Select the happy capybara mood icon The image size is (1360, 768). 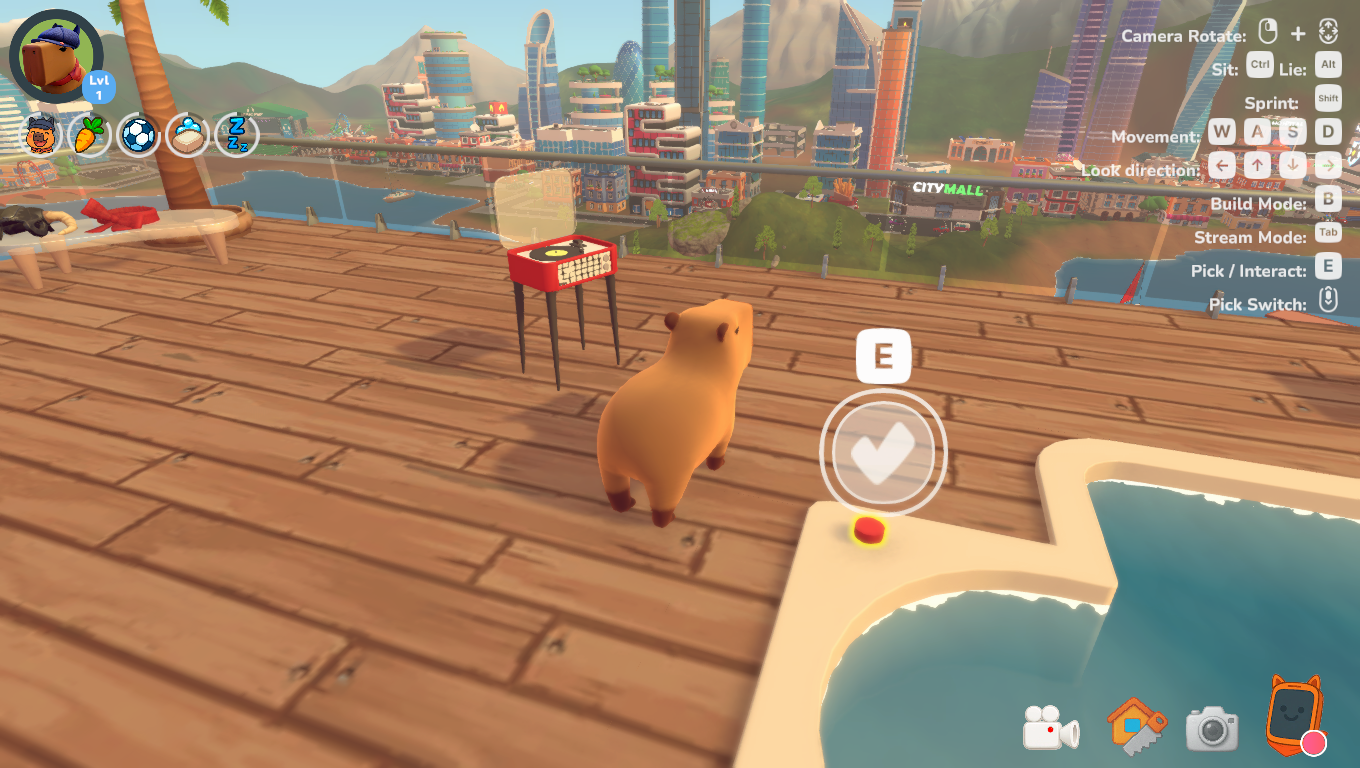click(41, 135)
